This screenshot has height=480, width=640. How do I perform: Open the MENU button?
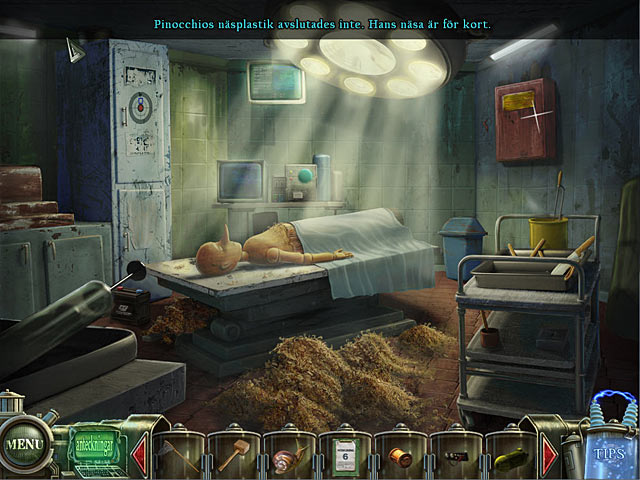(x=21, y=440)
